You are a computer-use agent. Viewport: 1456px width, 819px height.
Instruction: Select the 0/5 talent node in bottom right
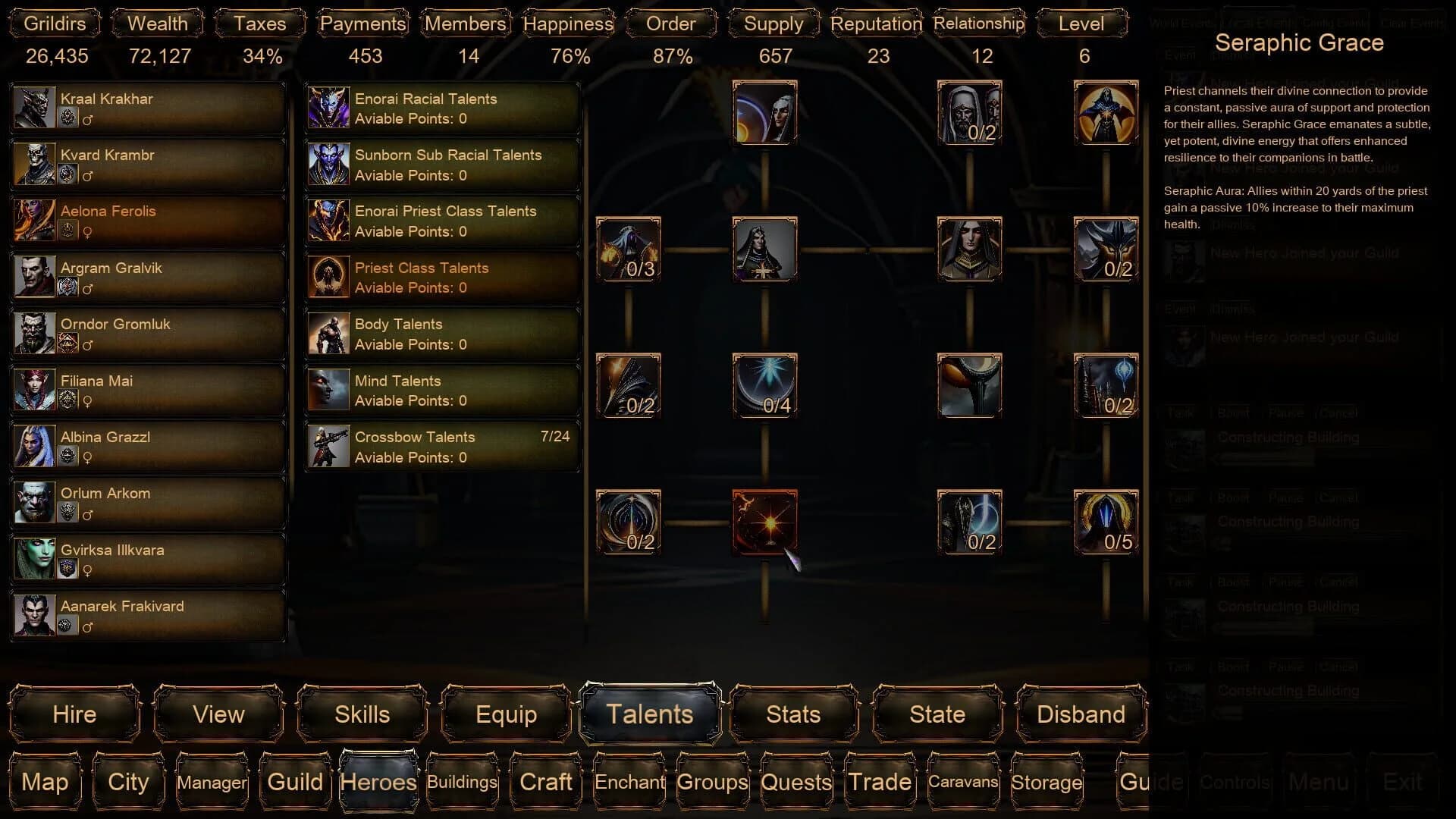point(1106,522)
